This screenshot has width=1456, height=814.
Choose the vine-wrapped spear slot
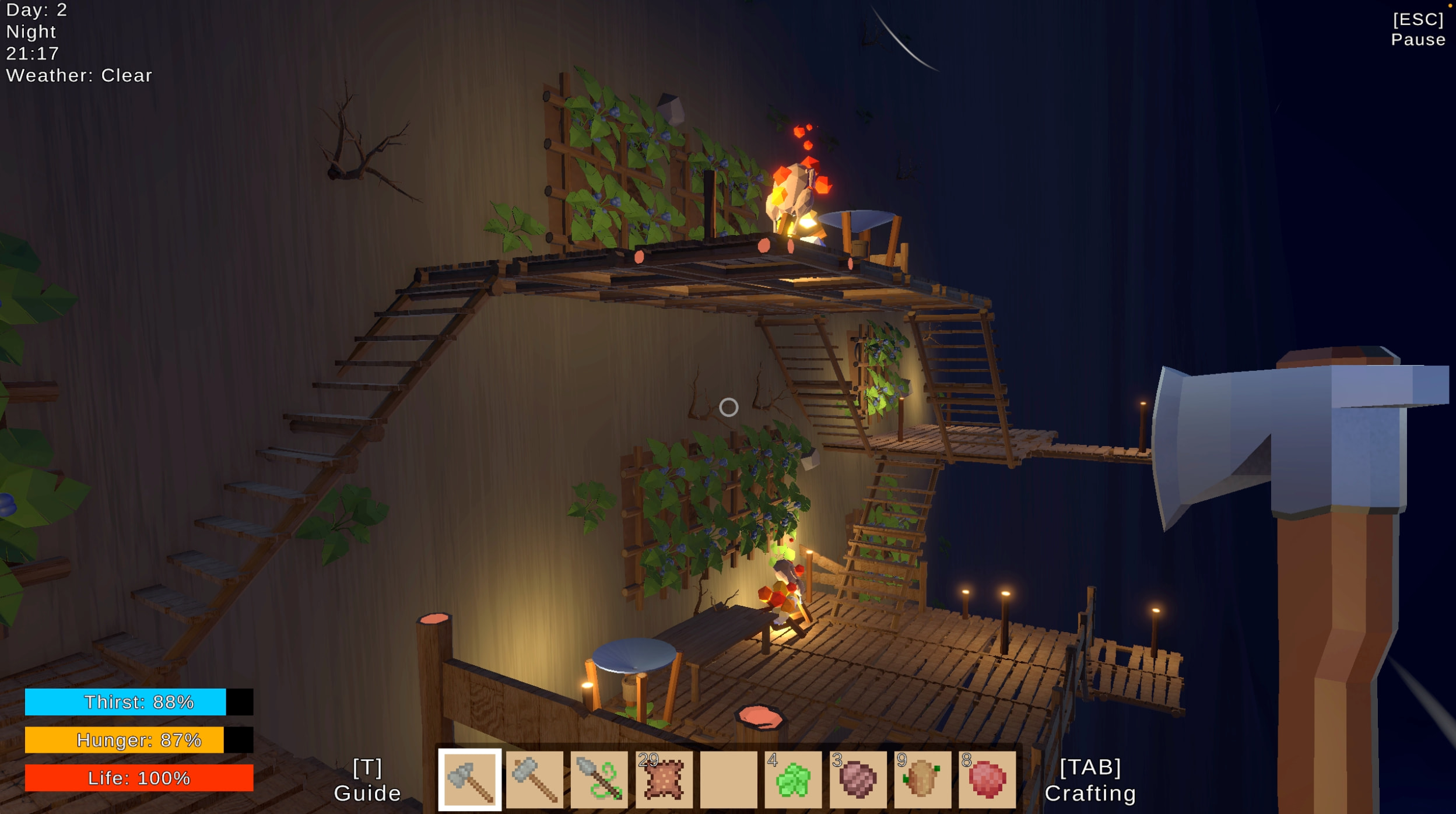pos(599,779)
